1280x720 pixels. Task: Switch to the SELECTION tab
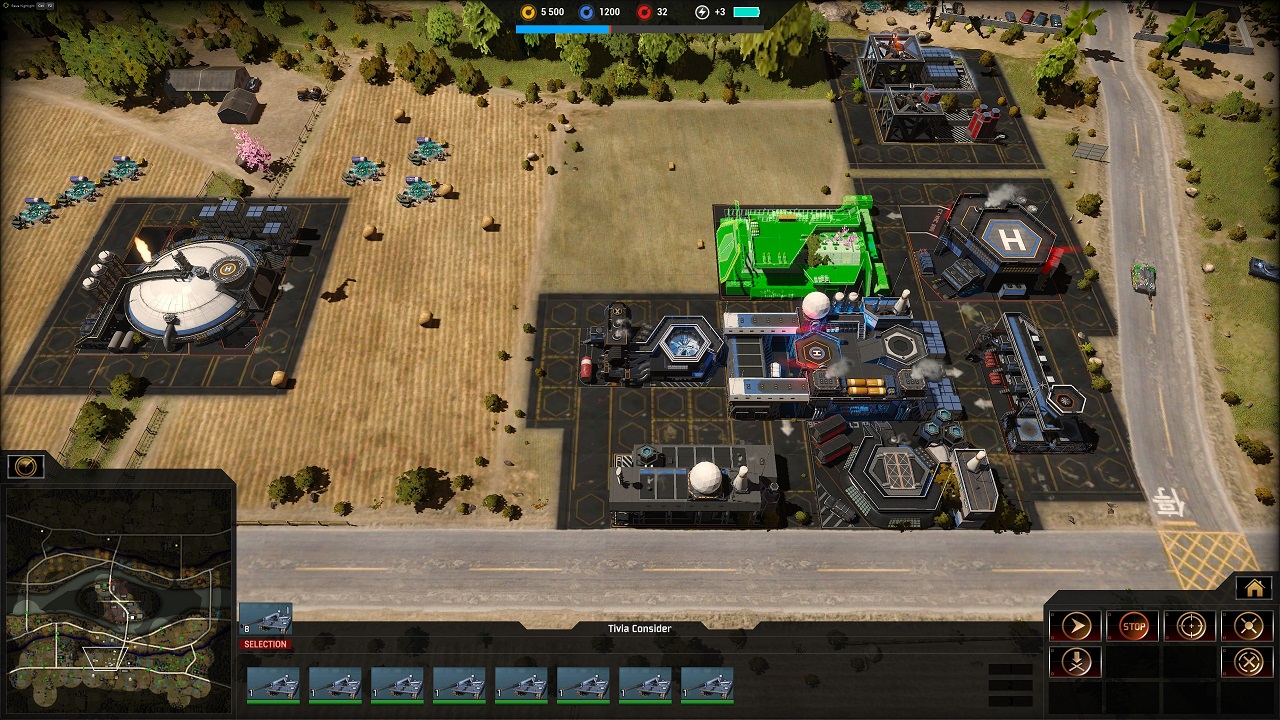(265, 644)
